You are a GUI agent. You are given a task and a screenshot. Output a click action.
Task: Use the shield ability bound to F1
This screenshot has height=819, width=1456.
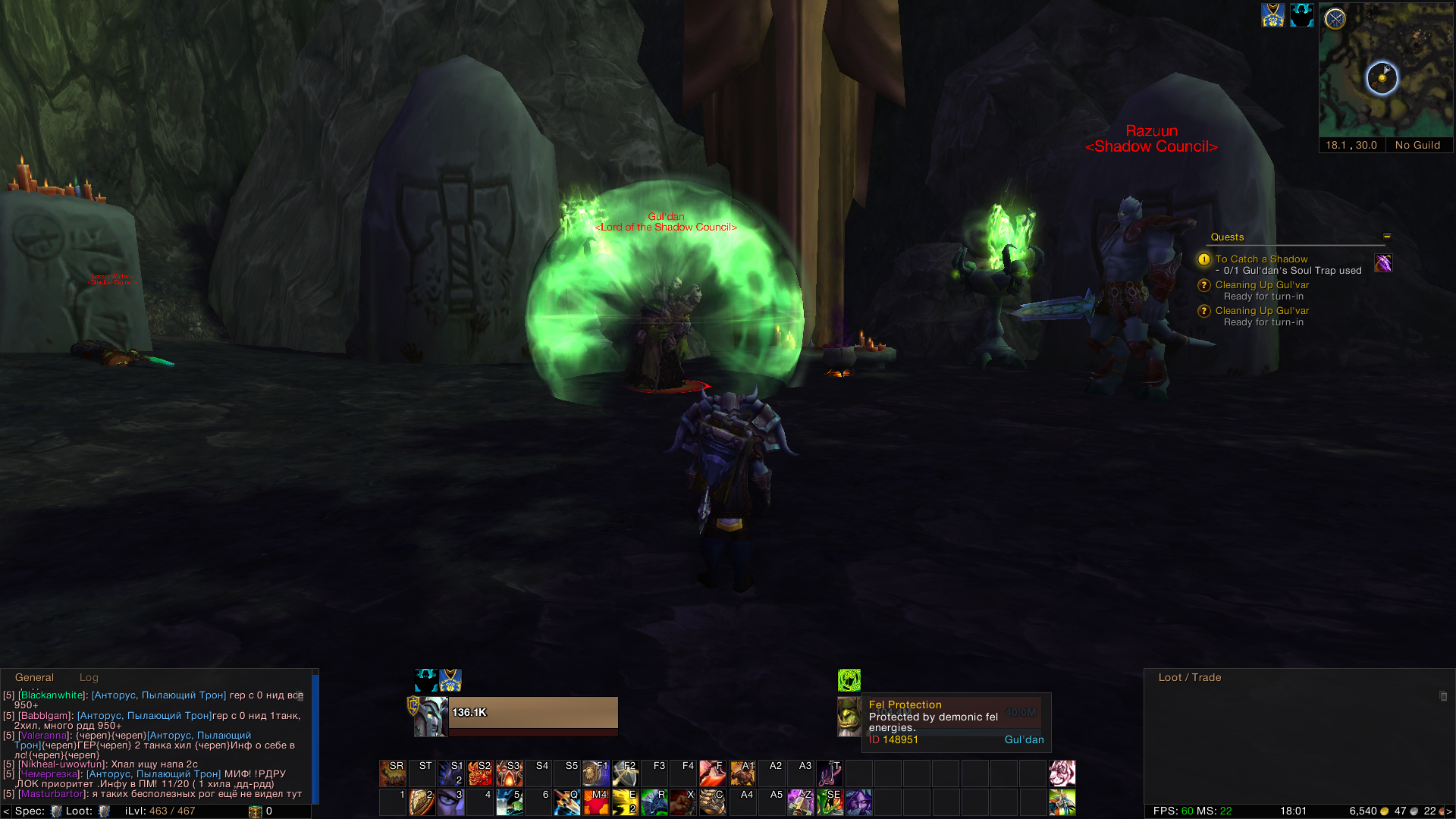596,773
